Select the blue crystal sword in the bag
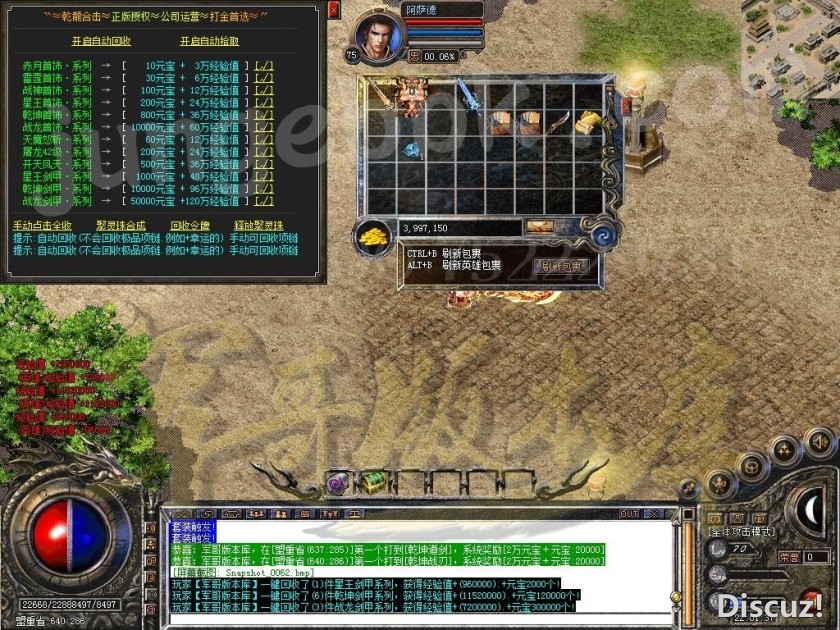840x630 pixels. tap(470, 97)
